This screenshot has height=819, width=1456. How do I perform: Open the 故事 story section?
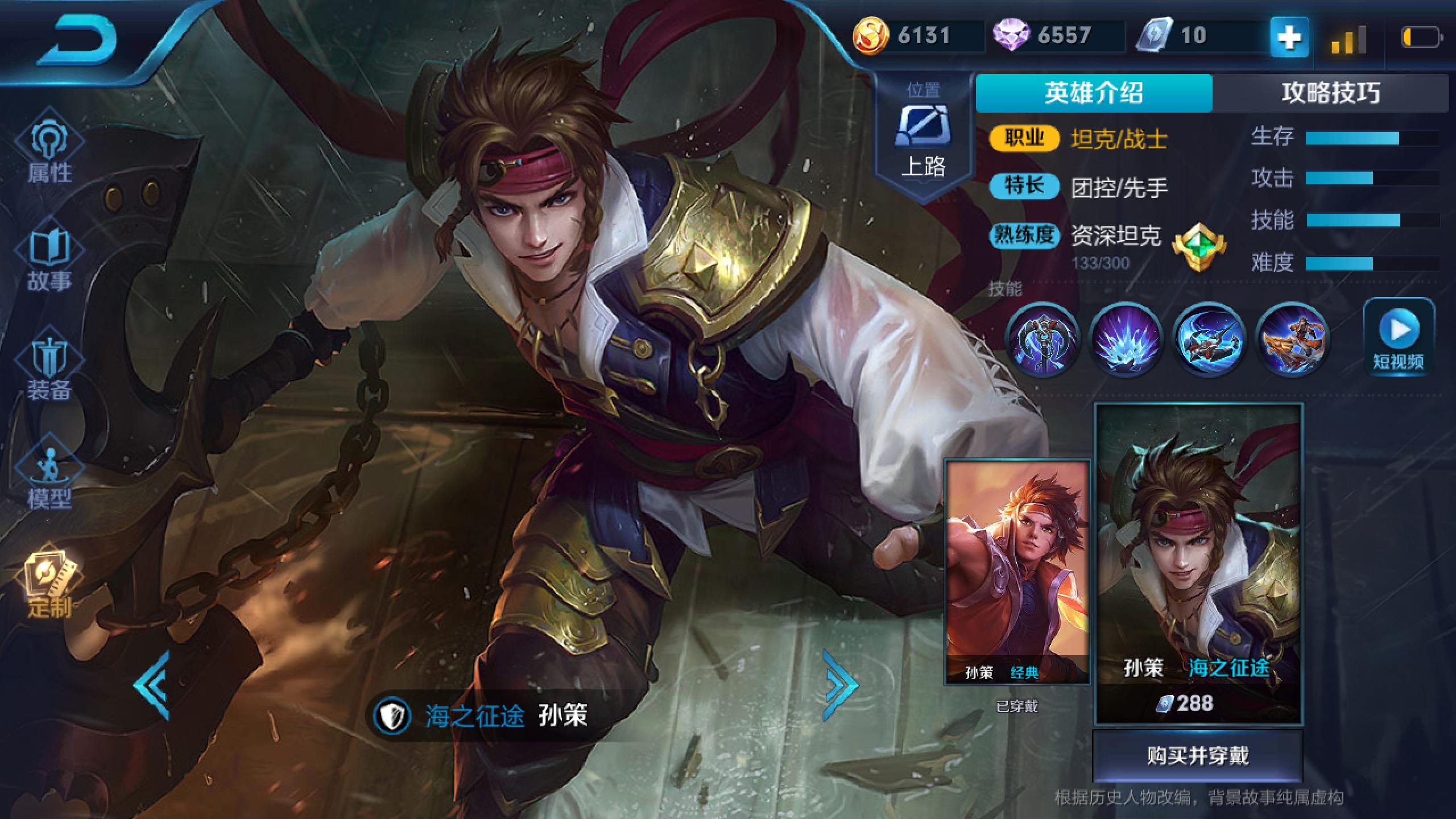point(50,259)
